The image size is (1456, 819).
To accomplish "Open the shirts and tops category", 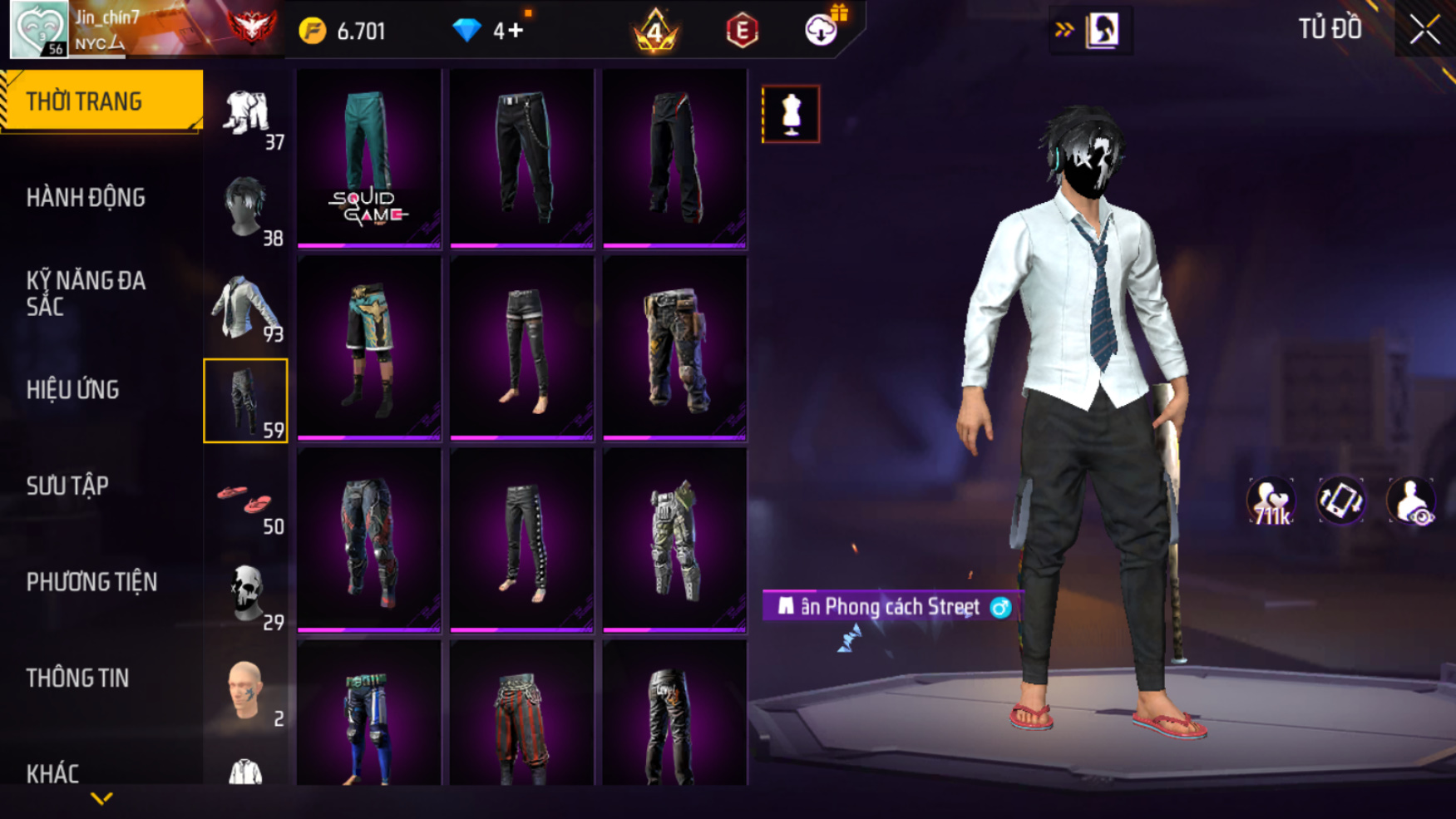I will tap(245, 307).
